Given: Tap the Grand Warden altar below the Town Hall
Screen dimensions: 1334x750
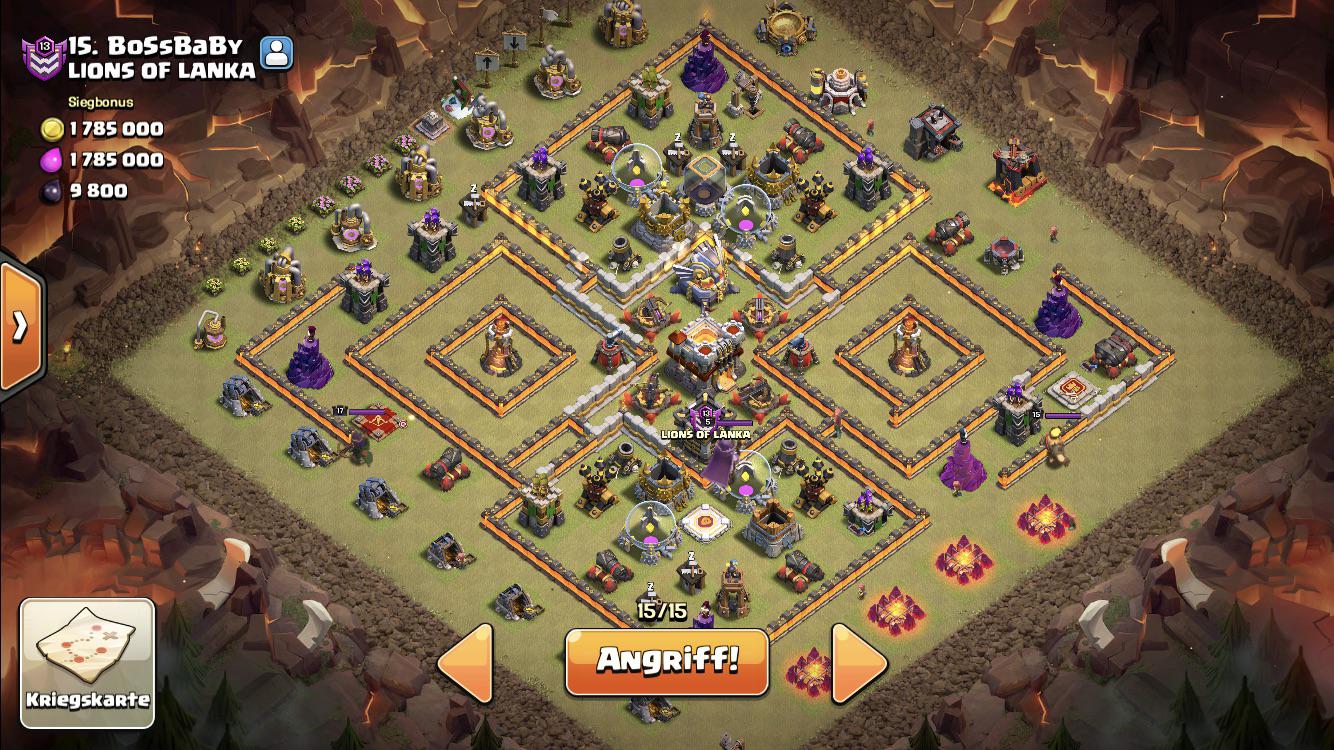Looking at the screenshot, I should [x=704, y=519].
